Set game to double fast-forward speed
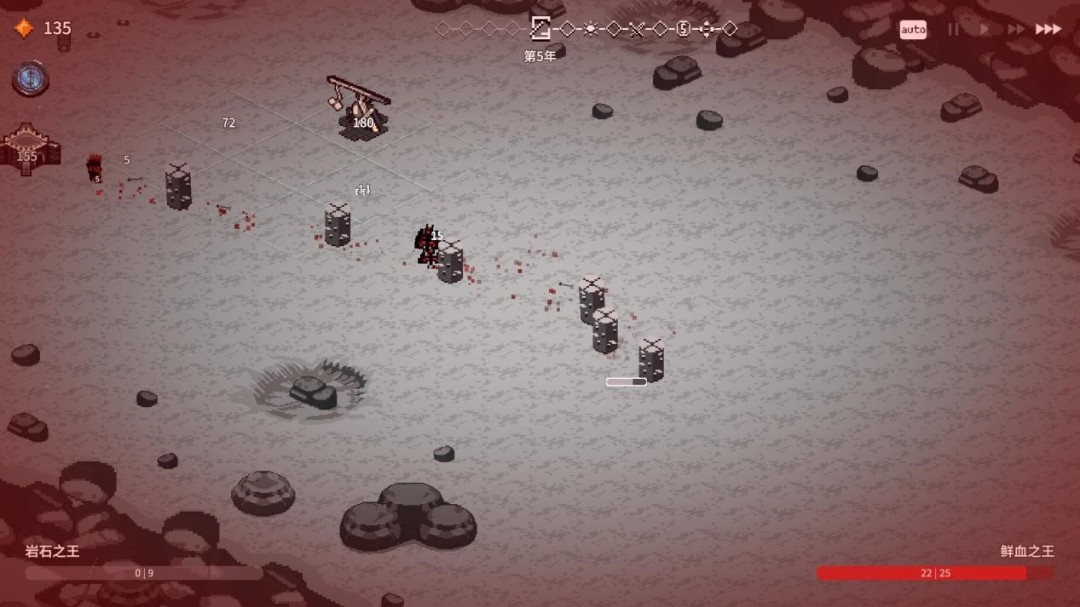Screen dimensions: 1080x607 pos(1016,29)
